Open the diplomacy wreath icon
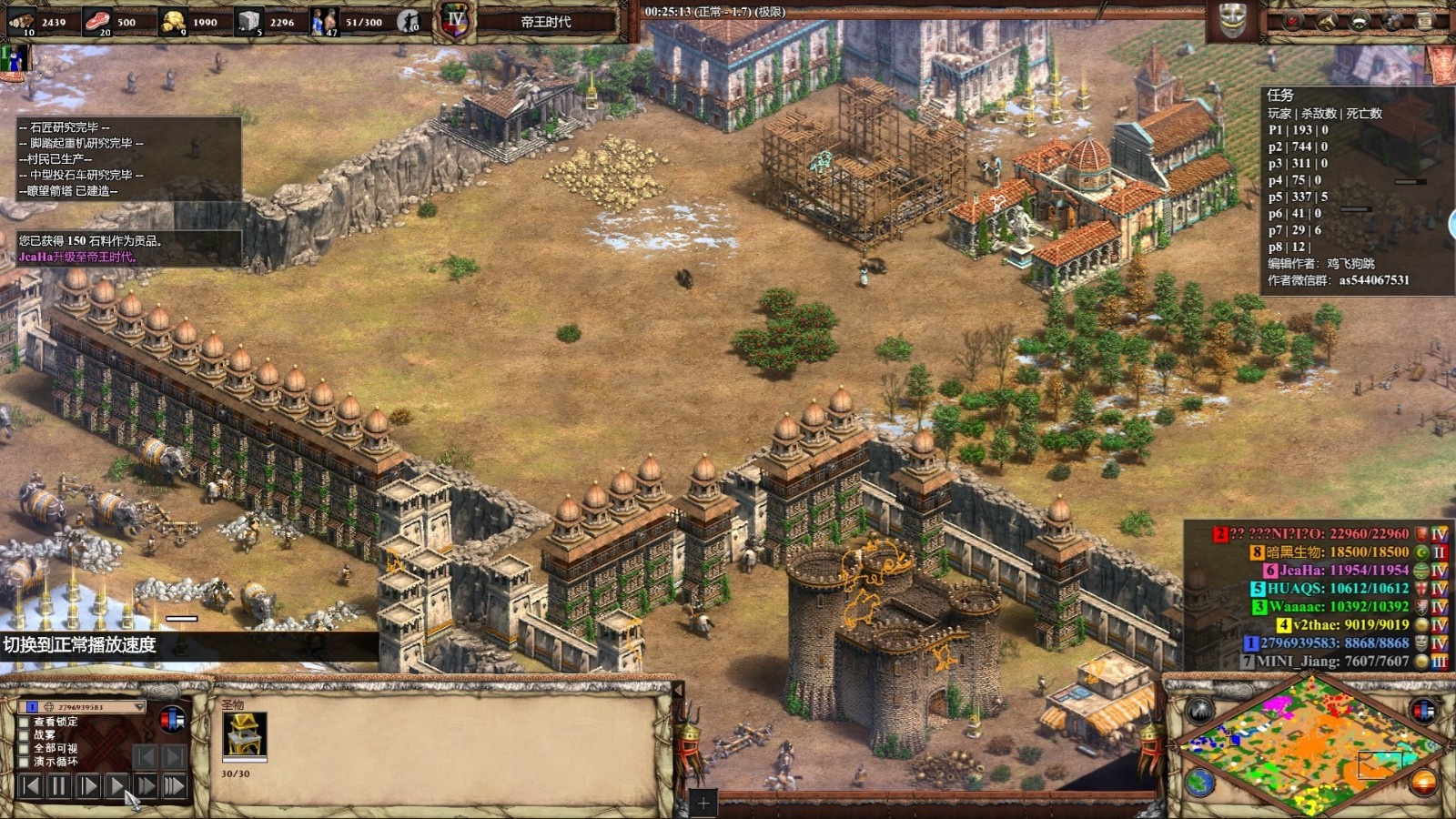Image resolution: width=1456 pixels, height=819 pixels. 1360,21
